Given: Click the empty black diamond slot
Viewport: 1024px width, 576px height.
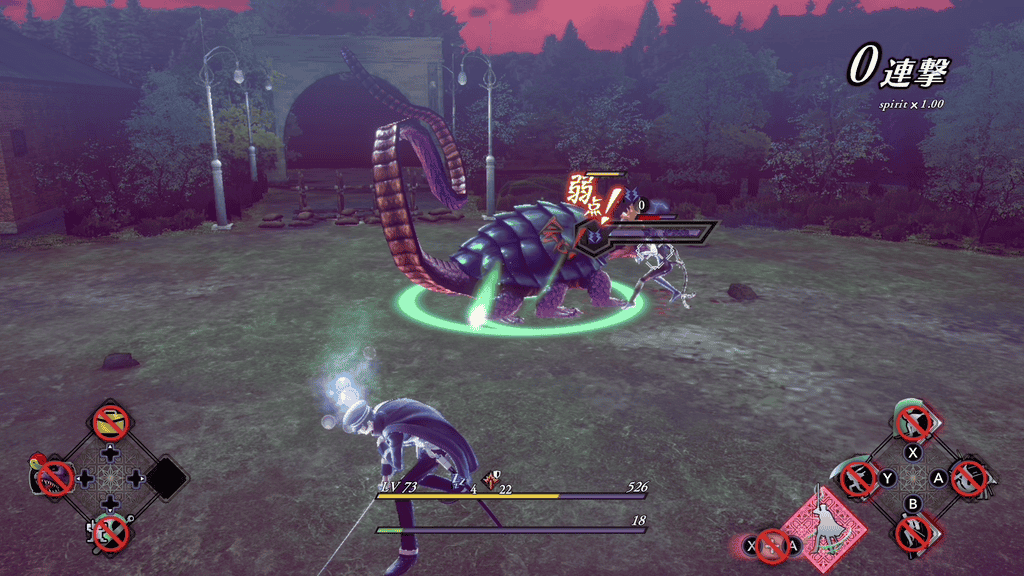Looking at the screenshot, I should (167, 478).
